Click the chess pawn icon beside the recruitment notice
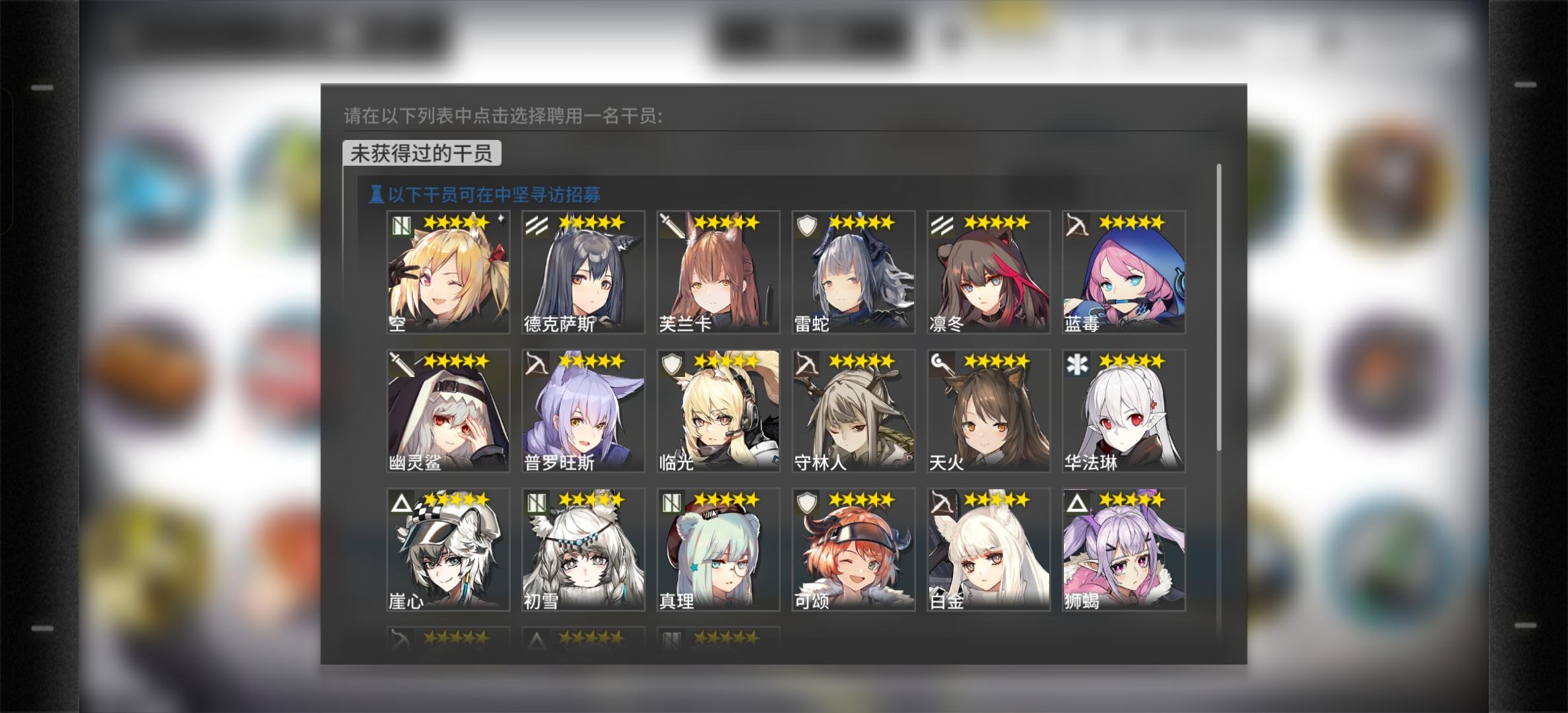Image resolution: width=1568 pixels, height=713 pixels. (376, 195)
